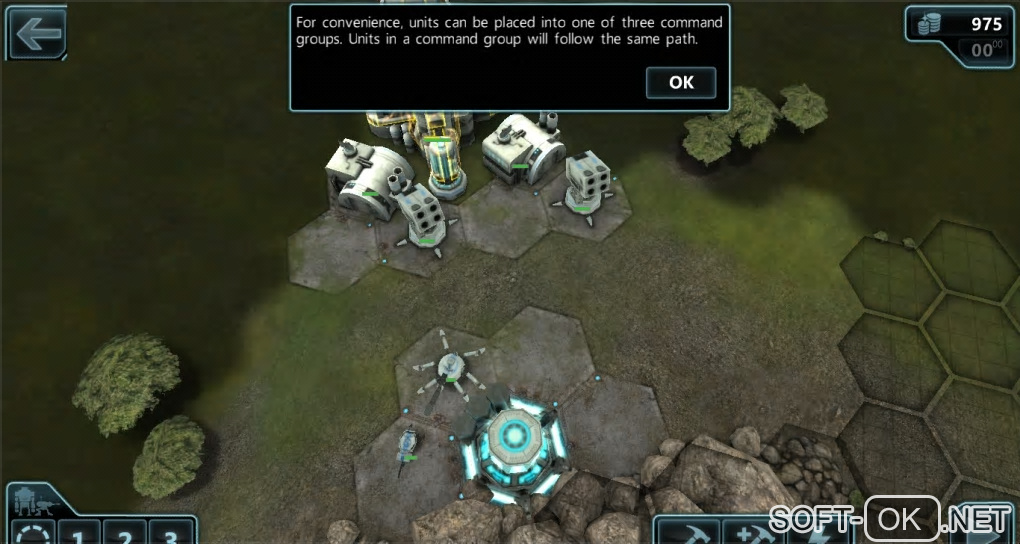Select command group 3

click(171, 535)
